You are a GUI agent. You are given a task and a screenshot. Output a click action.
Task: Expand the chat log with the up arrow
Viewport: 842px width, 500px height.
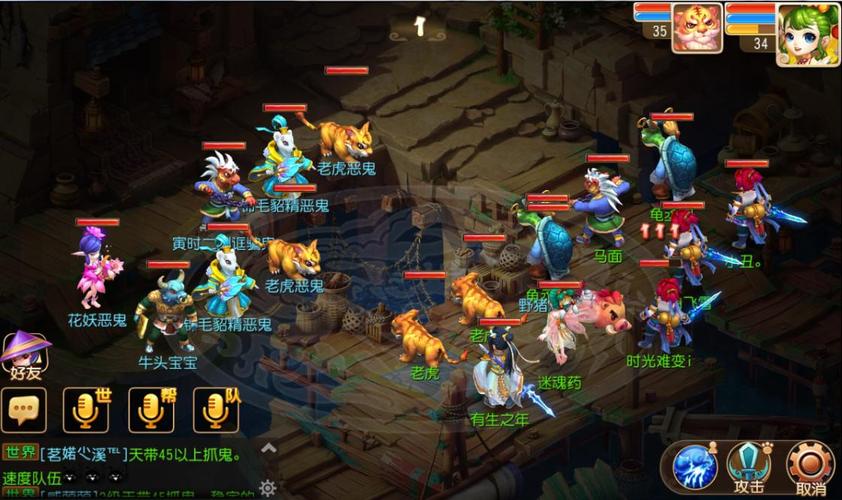click(267, 449)
